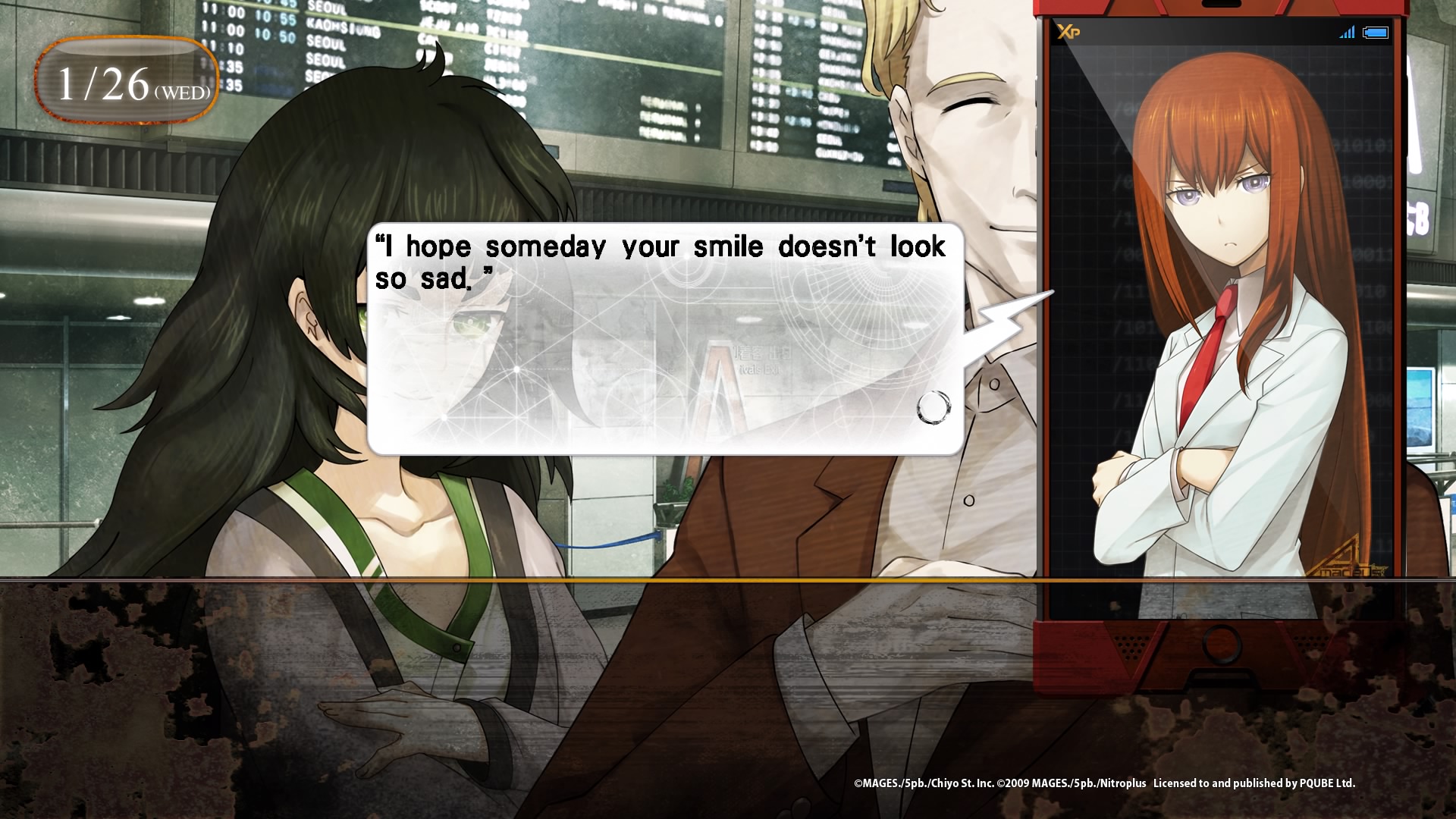Tap the phone's round home button
This screenshot has width=1456, height=819.
[1221, 644]
